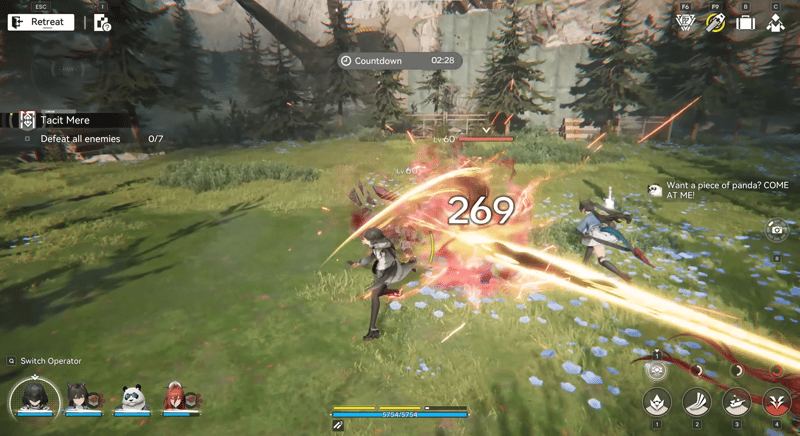Select the Tacit Mere objective tracker
Image resolution: width=800 pixels, height=436 pixels.
coord(65,120)
